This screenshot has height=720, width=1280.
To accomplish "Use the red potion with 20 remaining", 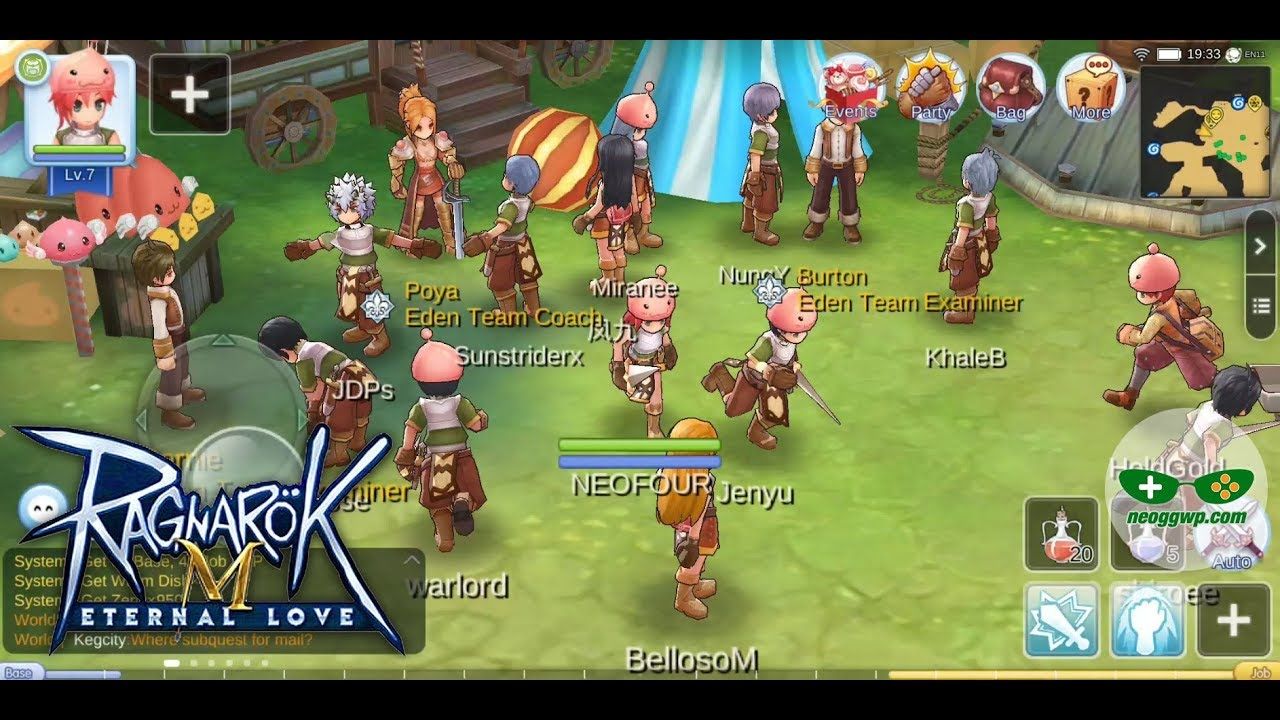I will tap(1061, 534).
